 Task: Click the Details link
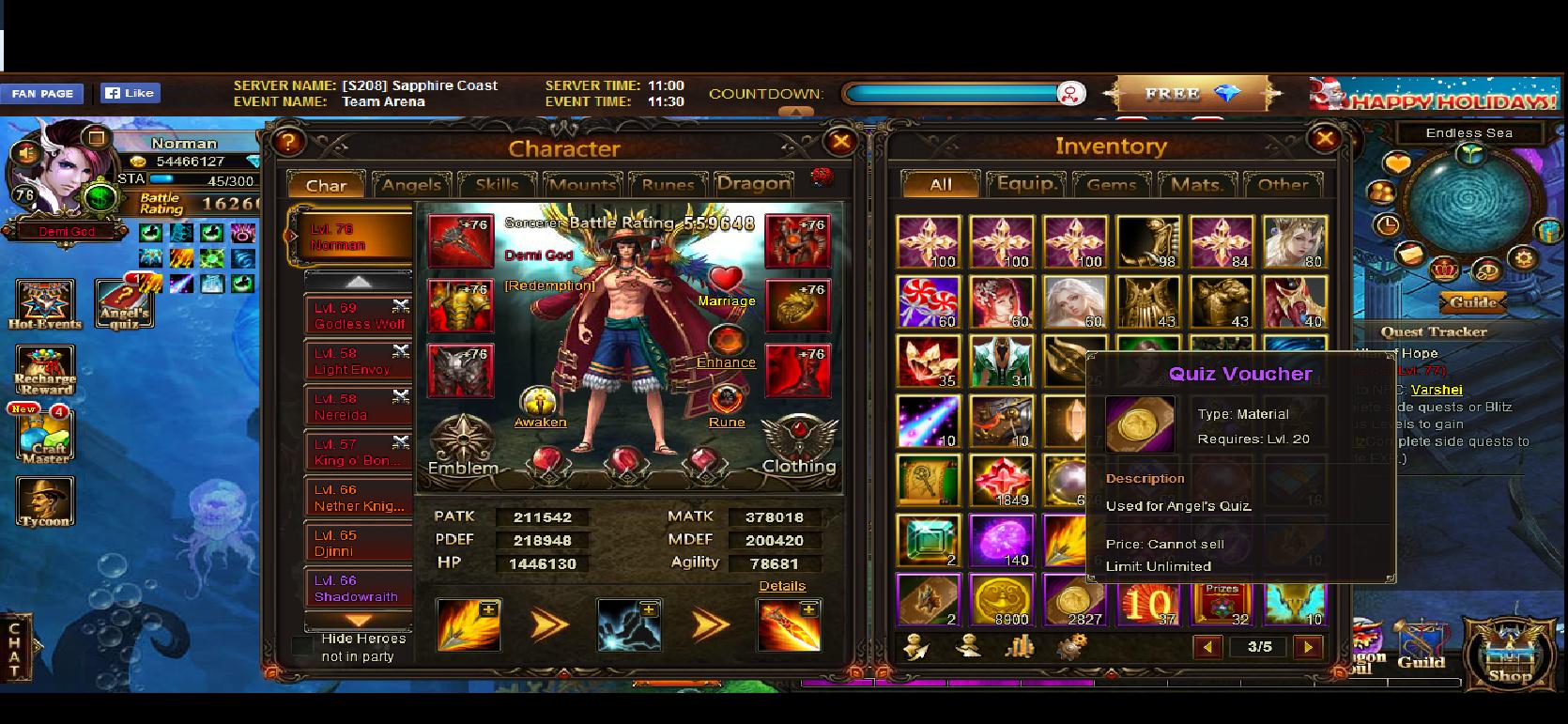tap(782, 586)
